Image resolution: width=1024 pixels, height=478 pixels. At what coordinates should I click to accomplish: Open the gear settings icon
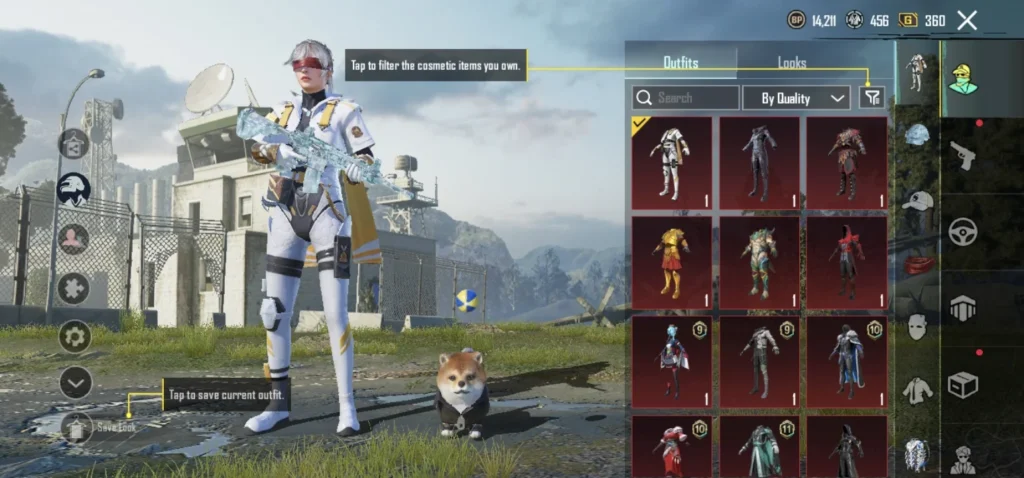[x=75, y=336]
